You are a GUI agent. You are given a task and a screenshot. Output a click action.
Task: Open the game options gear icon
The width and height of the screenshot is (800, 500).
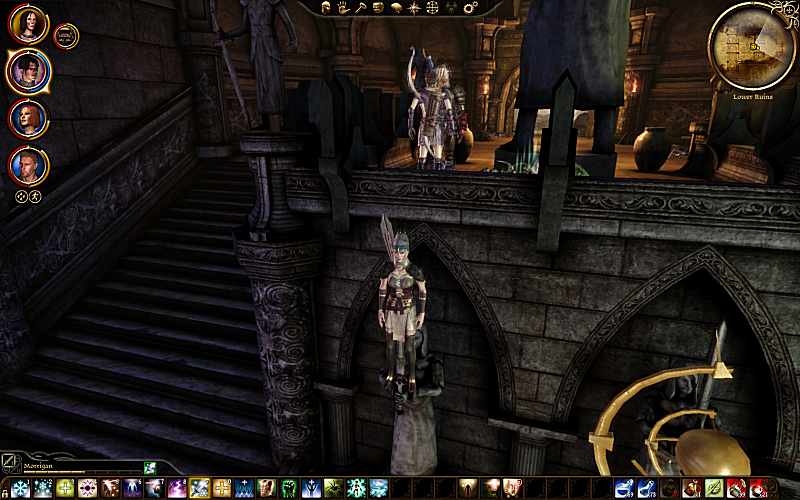tap(472, 8)
